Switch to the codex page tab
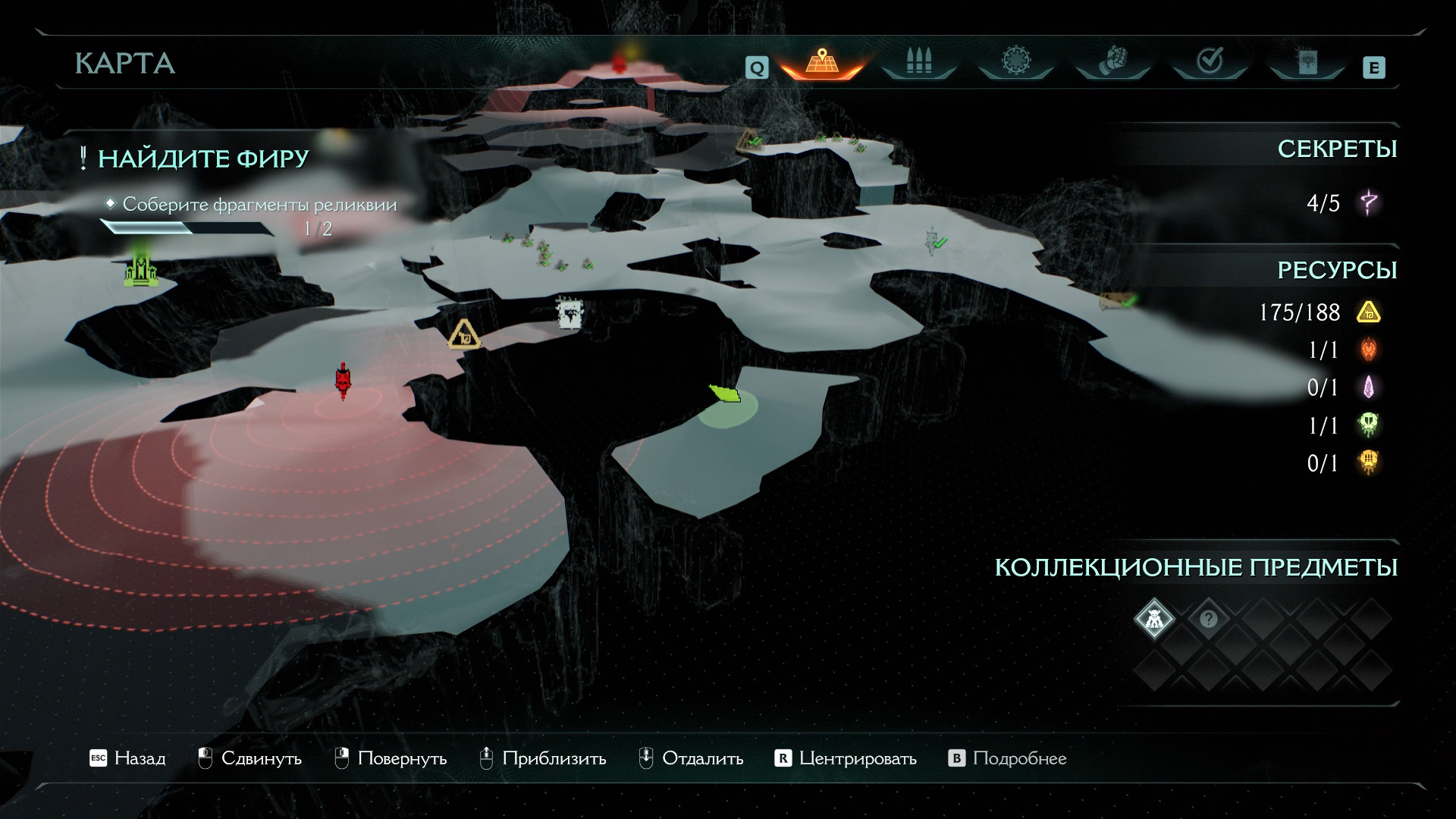The height and width of the screenshot is (819, 1456). (x=1307, y=62)
